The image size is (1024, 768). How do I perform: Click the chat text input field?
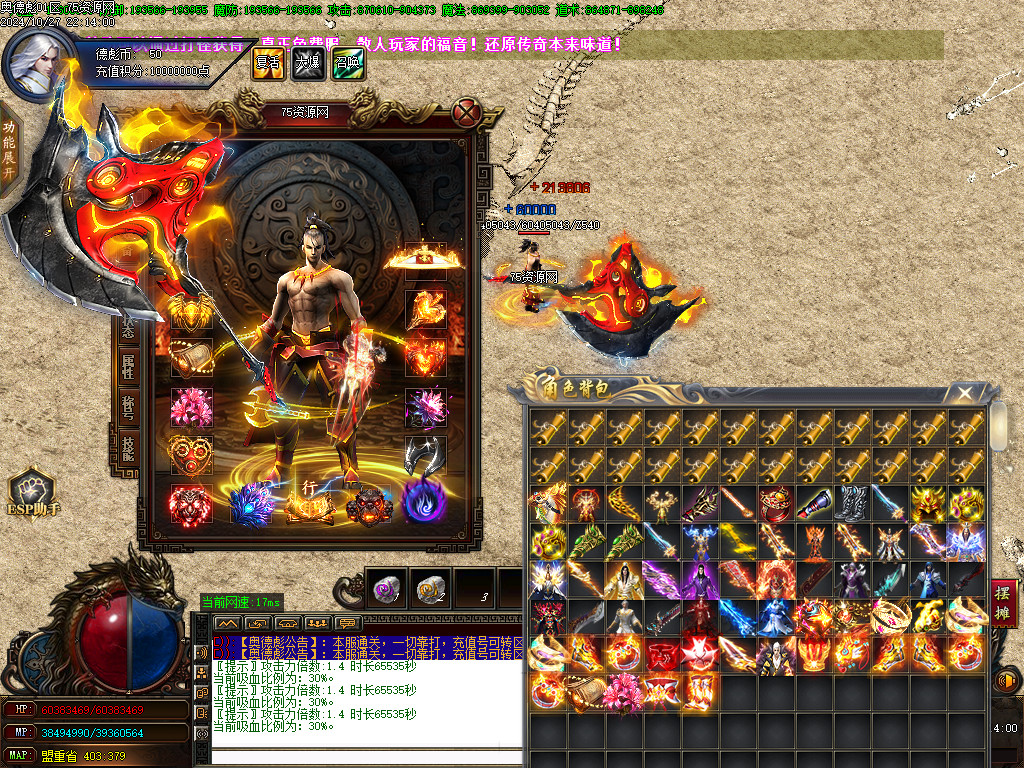tap(366, 757)
